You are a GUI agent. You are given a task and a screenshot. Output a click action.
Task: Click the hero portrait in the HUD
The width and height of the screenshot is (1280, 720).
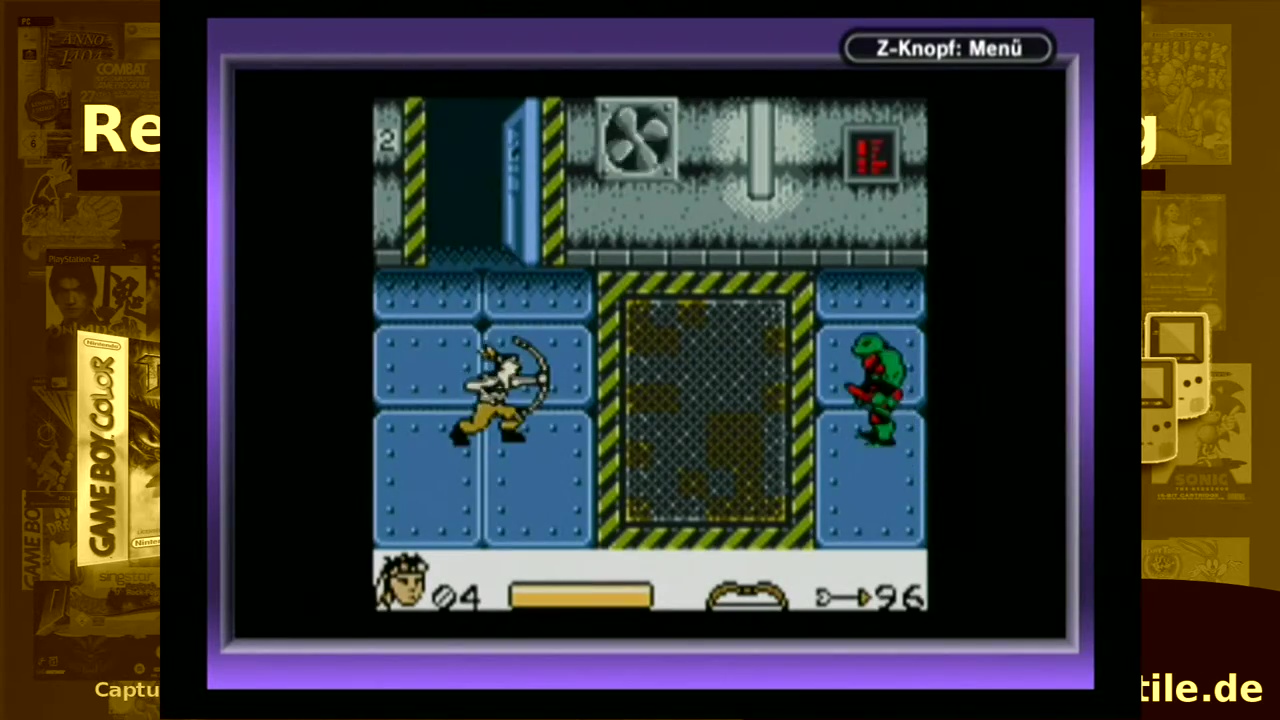coord(402,582)
